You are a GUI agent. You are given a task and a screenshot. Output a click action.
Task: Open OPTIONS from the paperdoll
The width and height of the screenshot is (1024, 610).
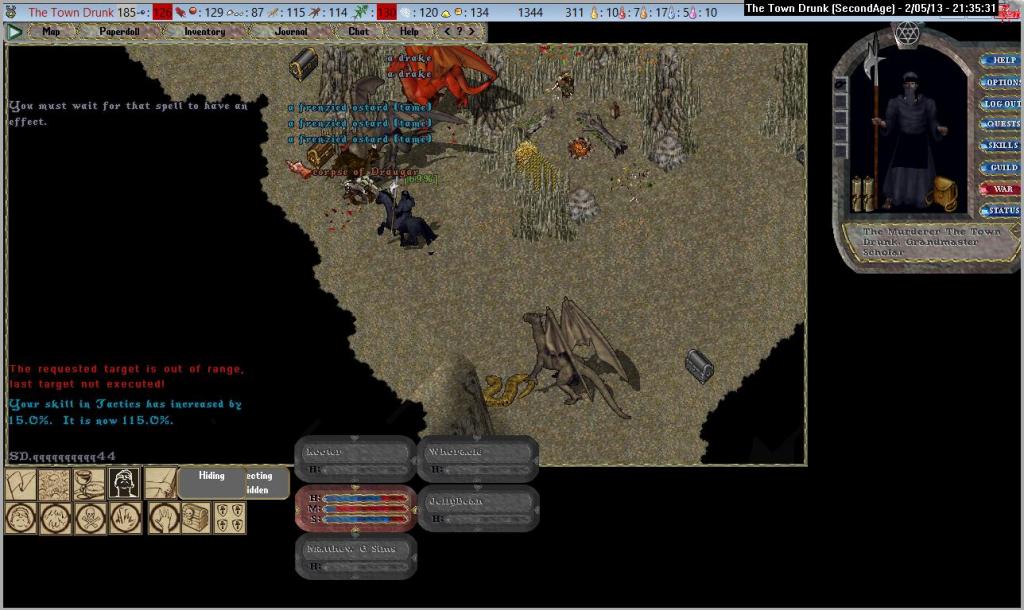tap(1002, 82)
